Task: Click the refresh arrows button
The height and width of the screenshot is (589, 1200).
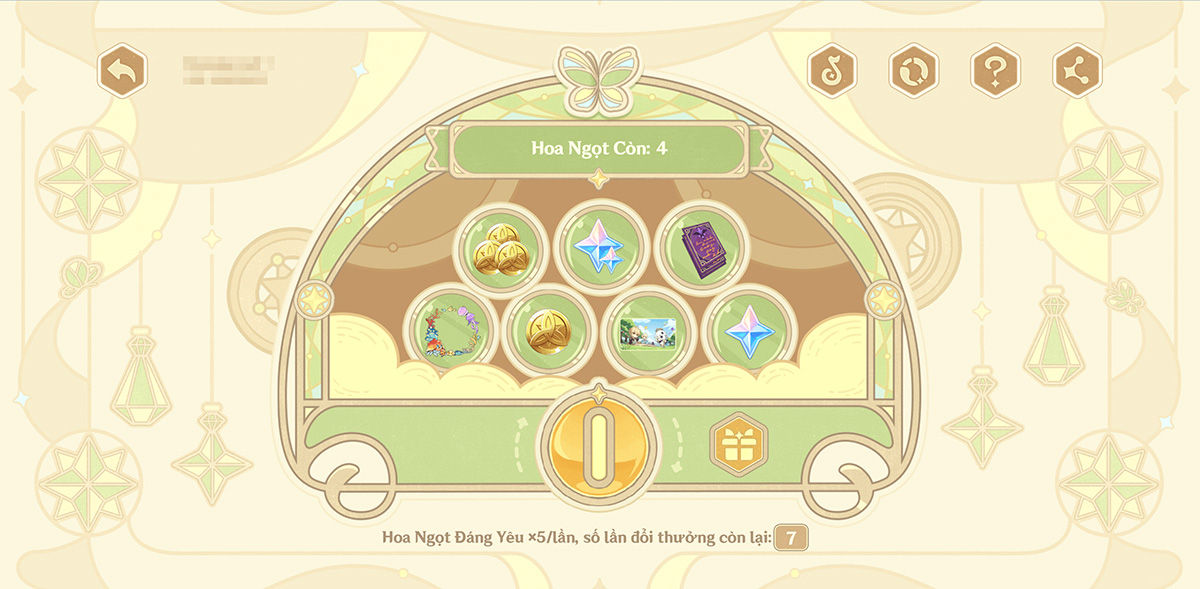Action: click(x=914, y=71)
